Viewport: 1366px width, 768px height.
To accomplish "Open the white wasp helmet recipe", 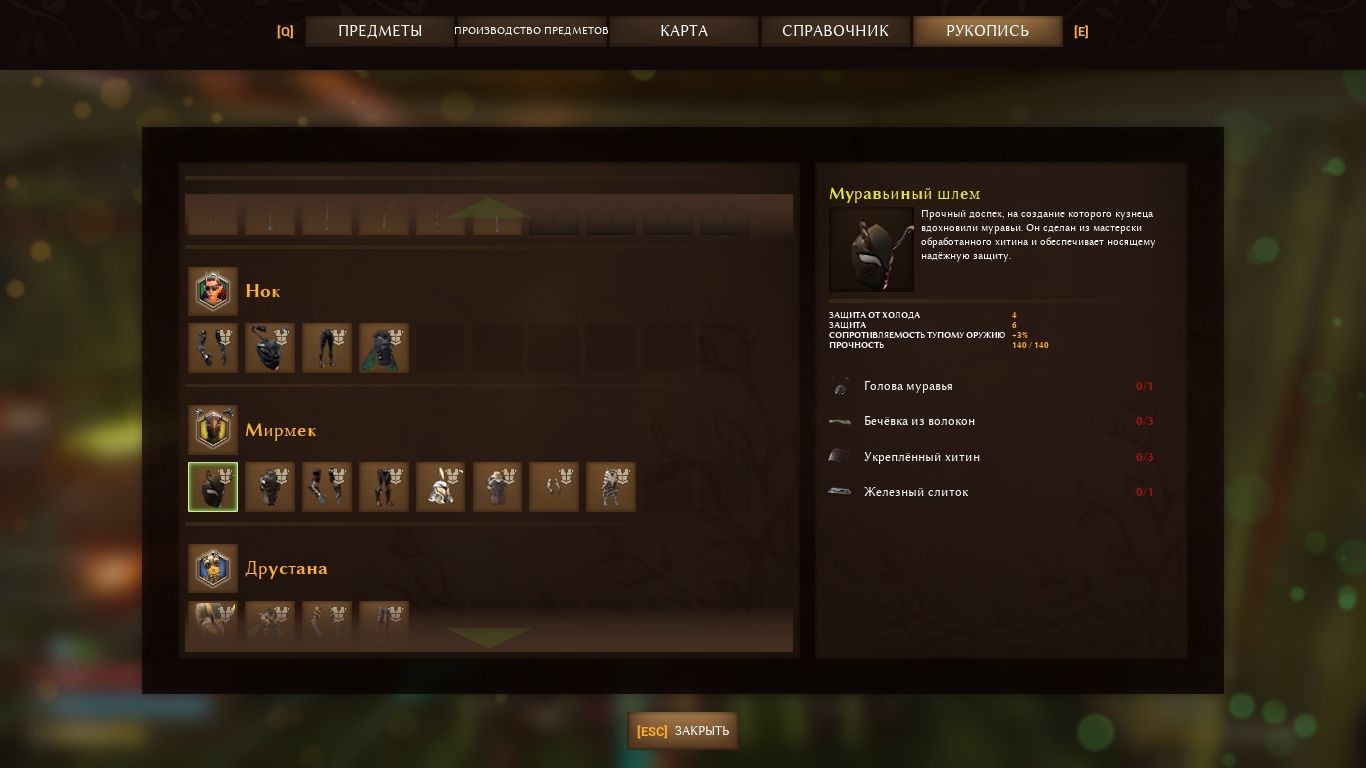I will coord(441,487).
